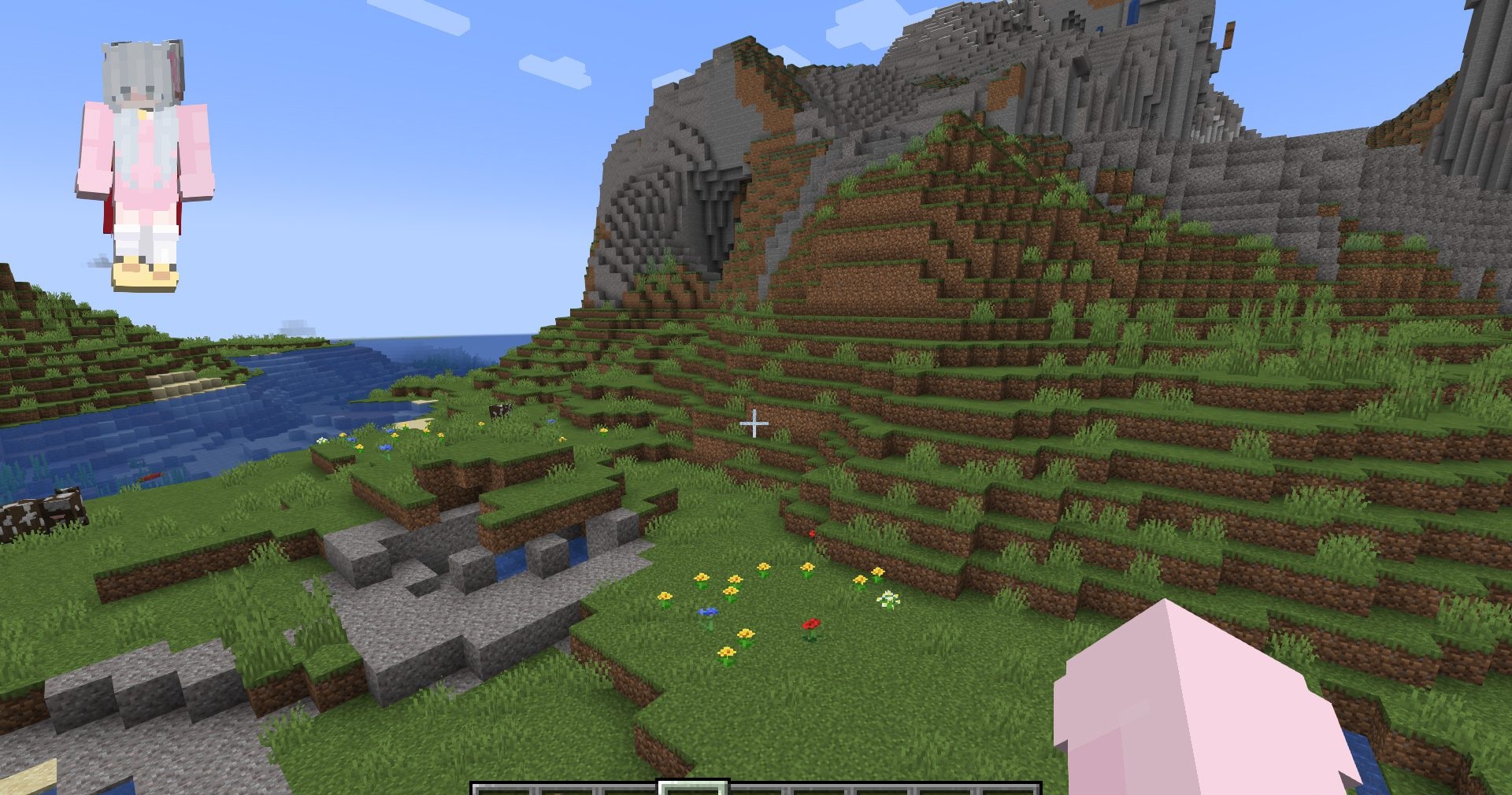Viewport: 1512px width, 795px height.
Task: Click the red poppy flower
Action: coord(812,623)
